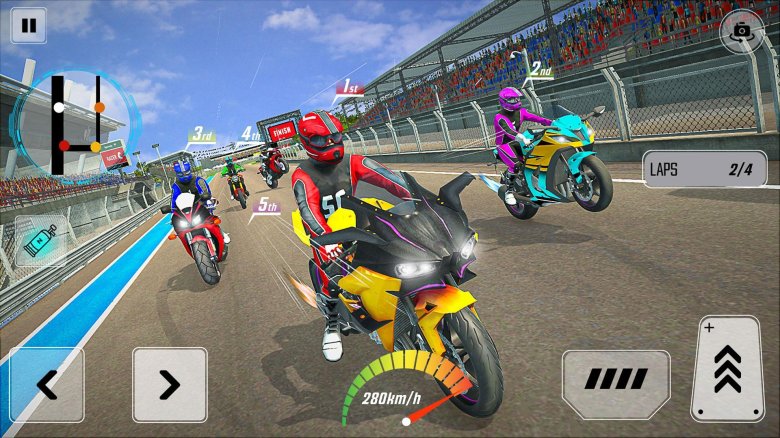Steer left with the left arrow
This screenshot has height=438, width=780.
[47, 384]
